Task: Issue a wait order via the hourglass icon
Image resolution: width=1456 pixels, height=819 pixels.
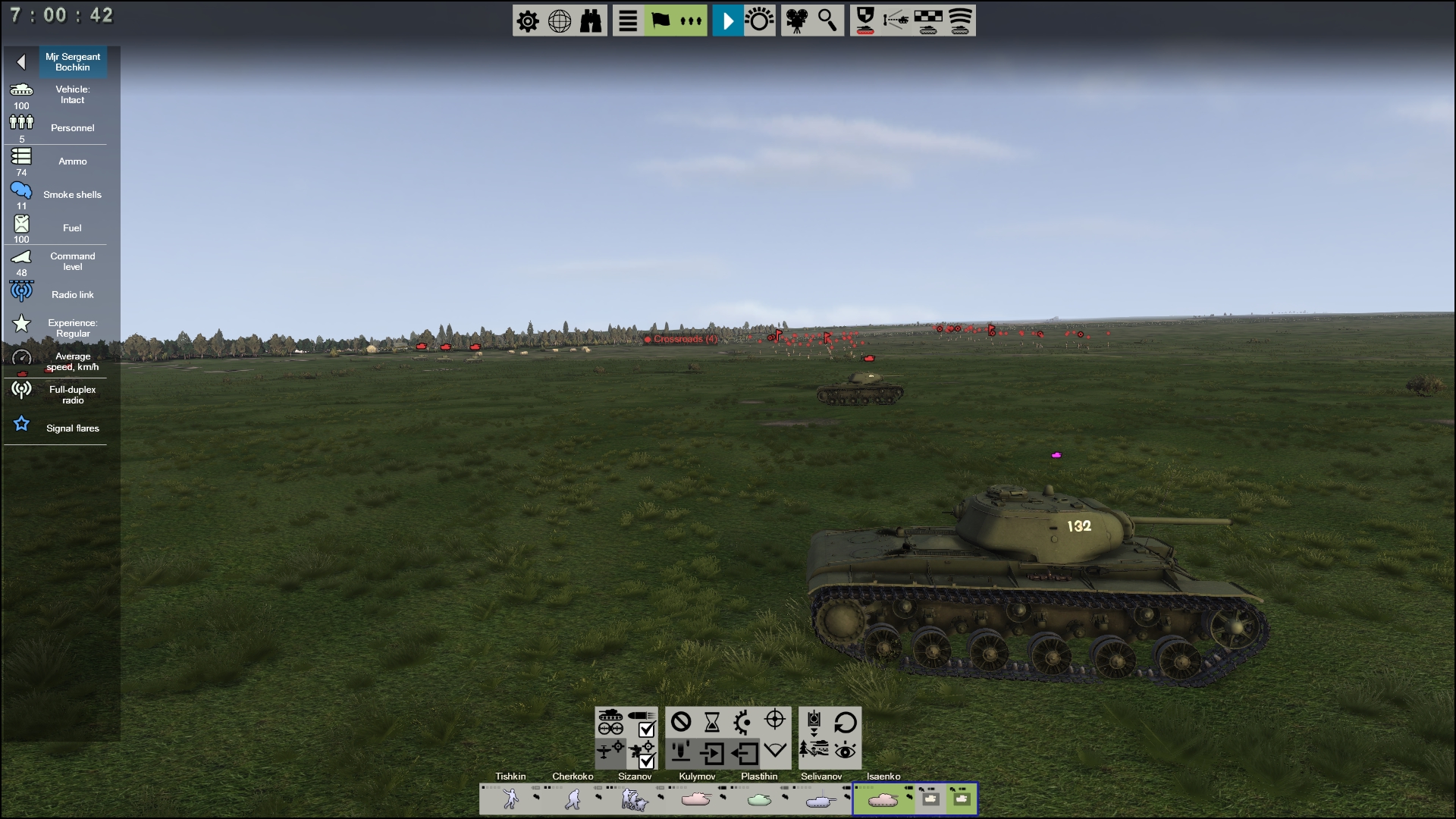Action: click(x=711, y=722)
